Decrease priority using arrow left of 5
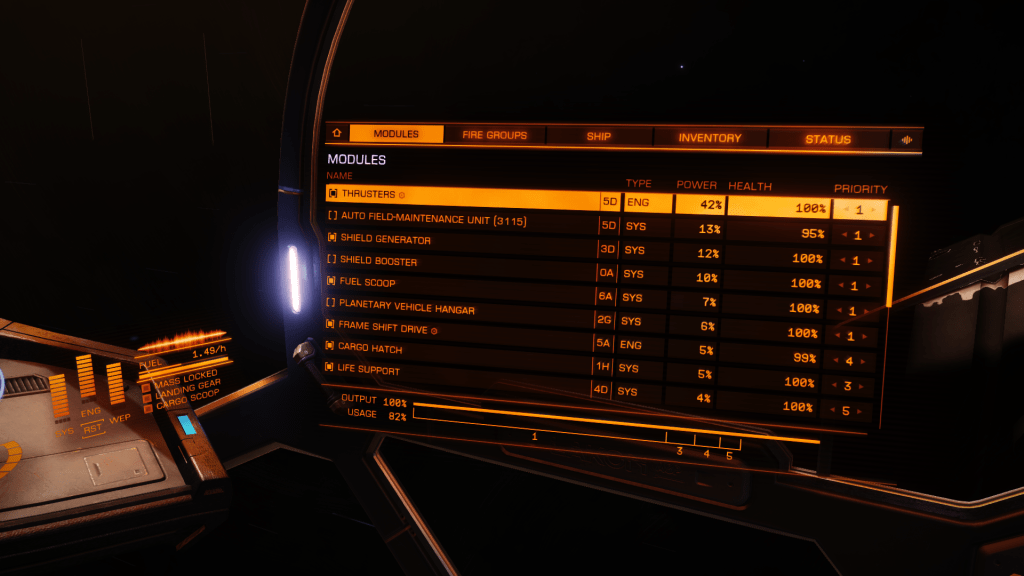 [833, 410]
